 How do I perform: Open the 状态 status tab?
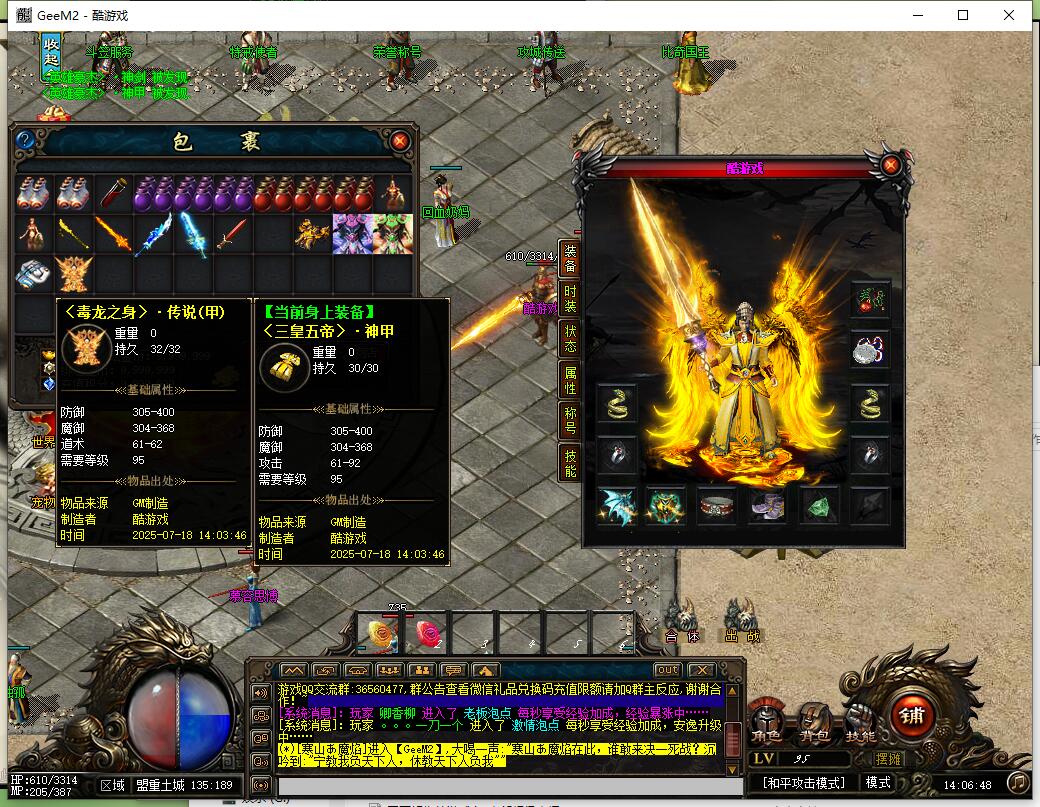click(x=569, y=338)
